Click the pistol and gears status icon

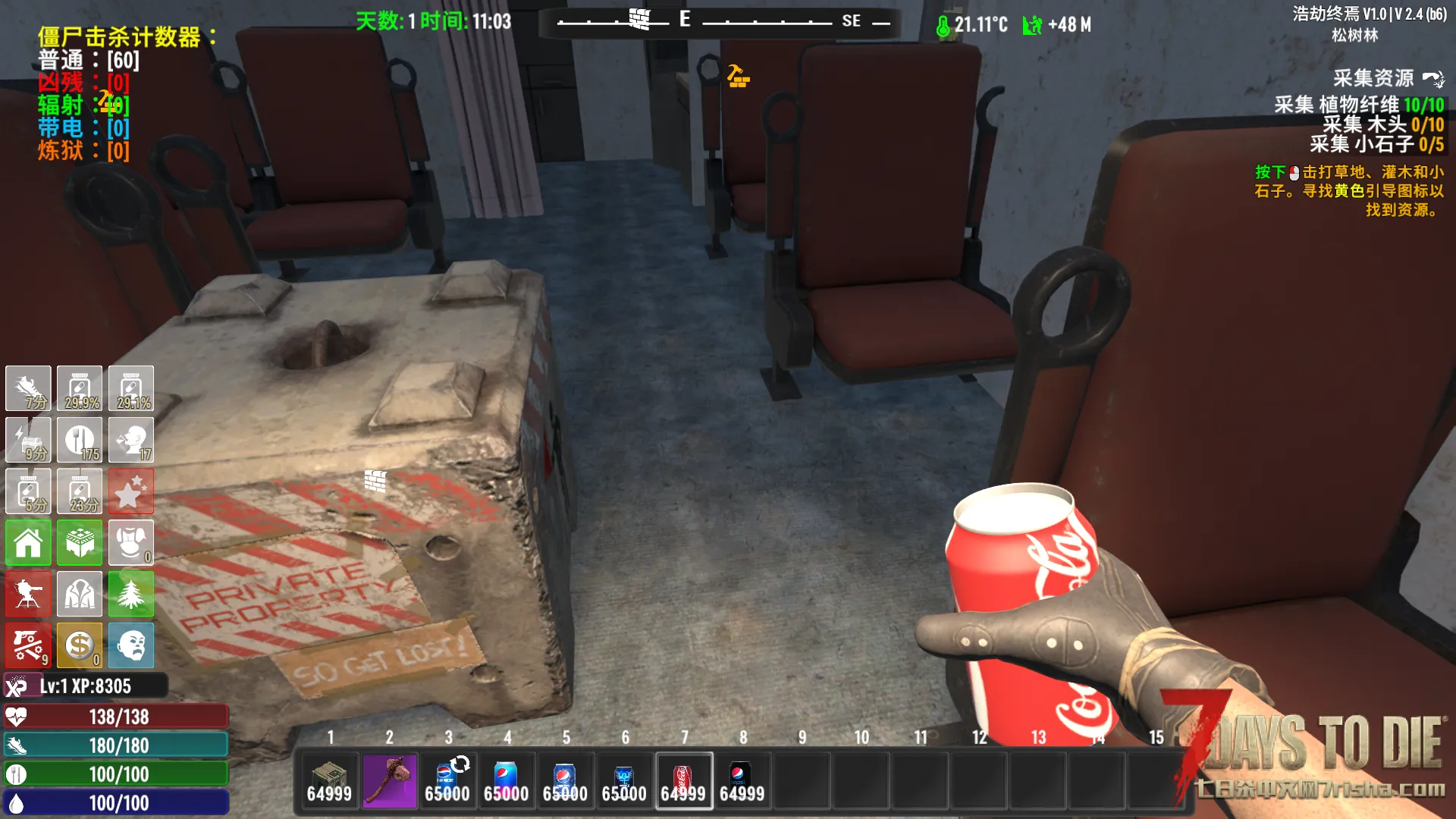28,645
